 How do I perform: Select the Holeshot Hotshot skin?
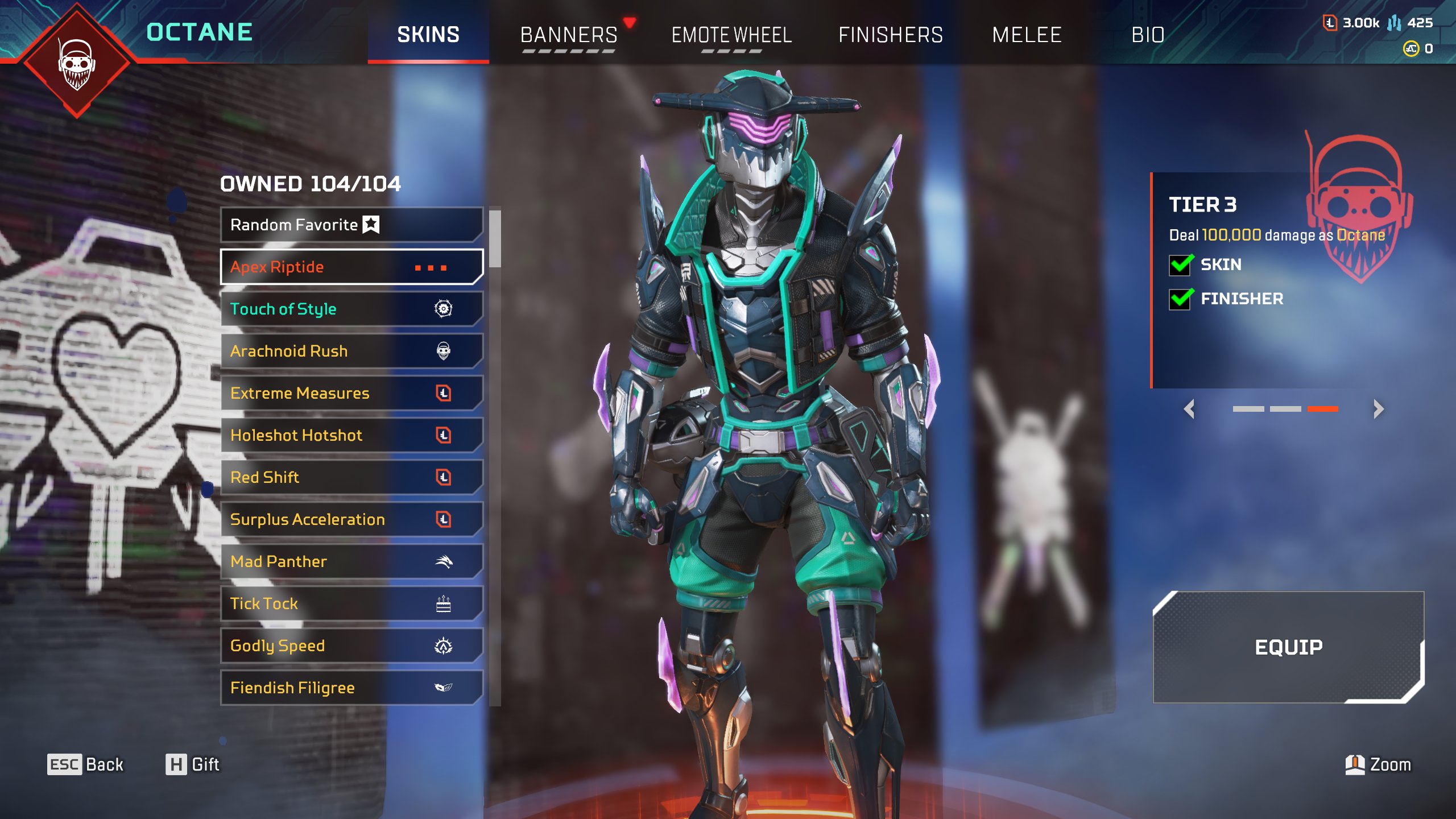351,435
